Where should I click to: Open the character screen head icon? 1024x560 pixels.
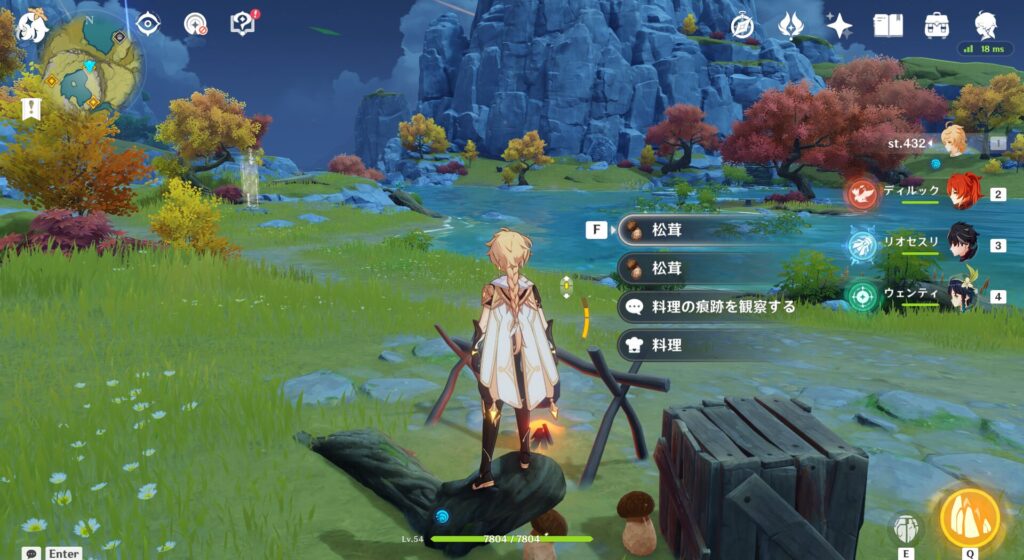[985, 25]
